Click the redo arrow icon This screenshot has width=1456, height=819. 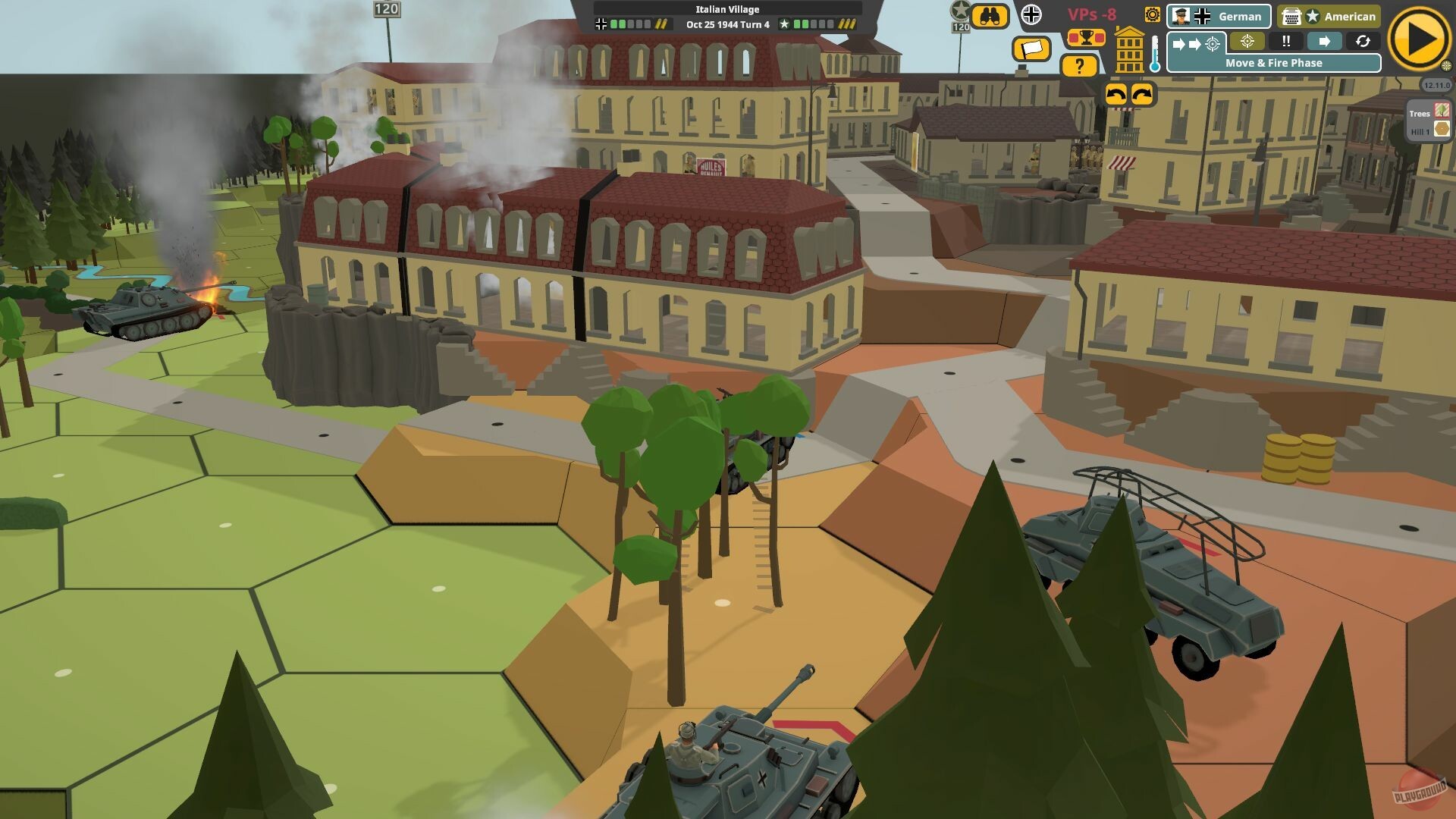click(x=1143, y=96)
